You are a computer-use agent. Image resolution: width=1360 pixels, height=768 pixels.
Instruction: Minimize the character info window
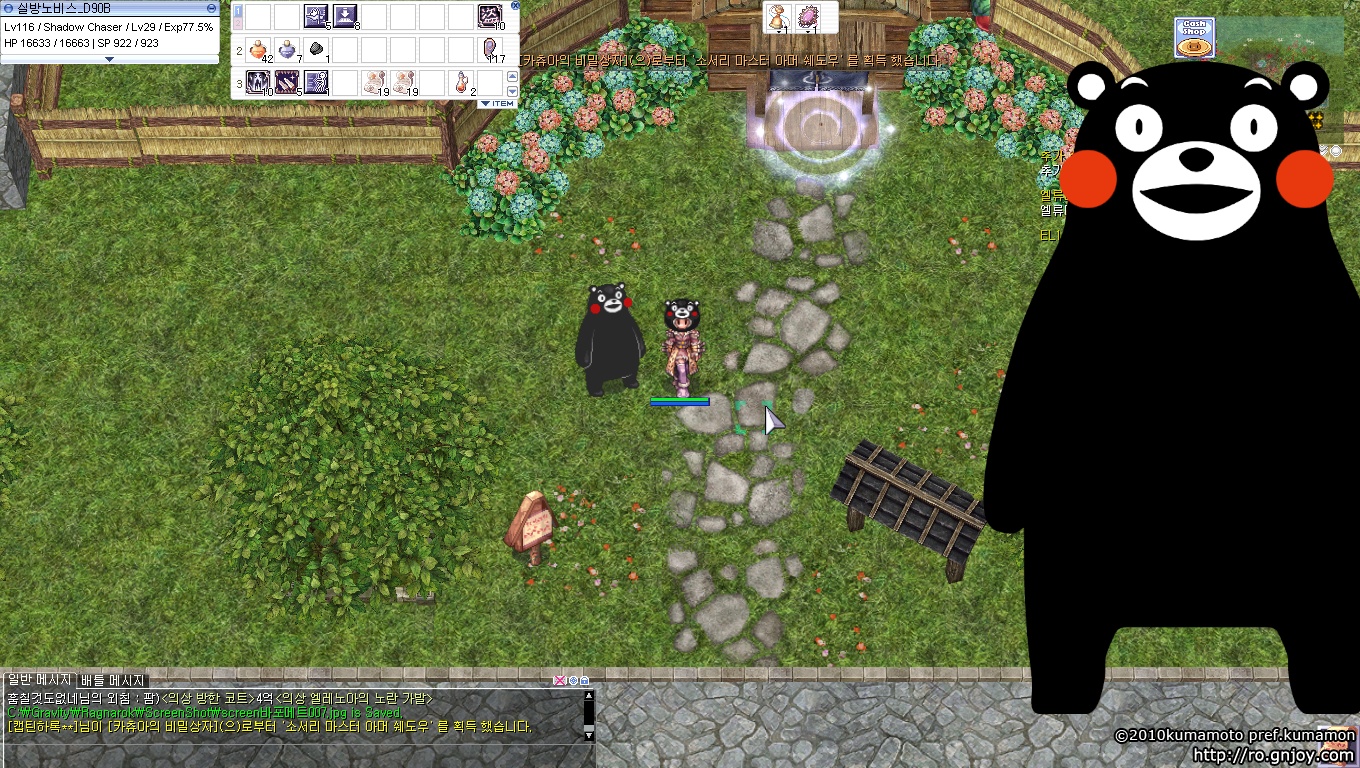coord(212,6)
